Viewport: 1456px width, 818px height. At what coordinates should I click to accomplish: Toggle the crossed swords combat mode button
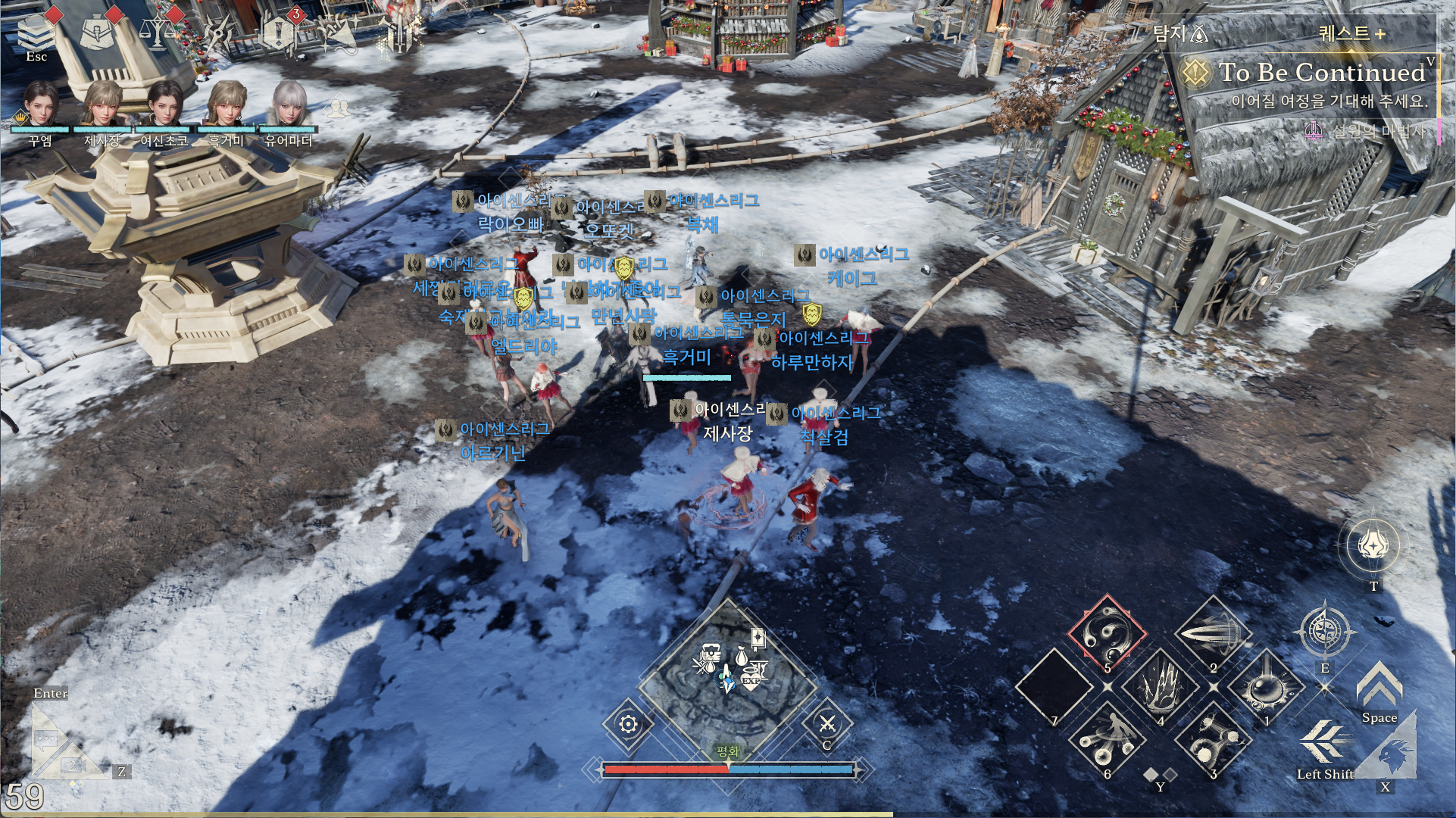tap(827, 725)
